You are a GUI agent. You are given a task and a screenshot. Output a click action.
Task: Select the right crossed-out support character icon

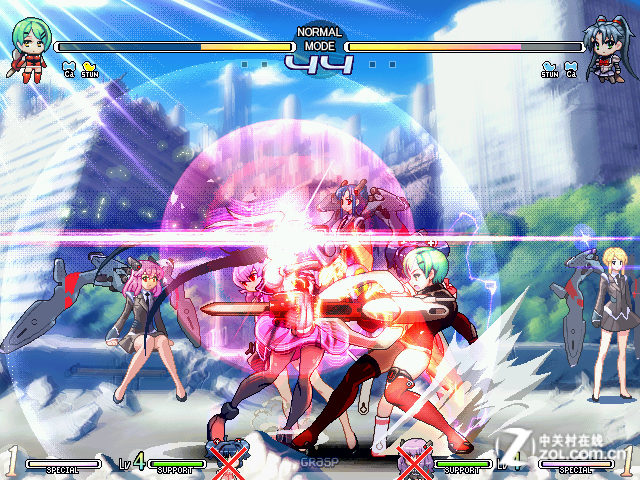pyautogui.click(x=413, y=460)
